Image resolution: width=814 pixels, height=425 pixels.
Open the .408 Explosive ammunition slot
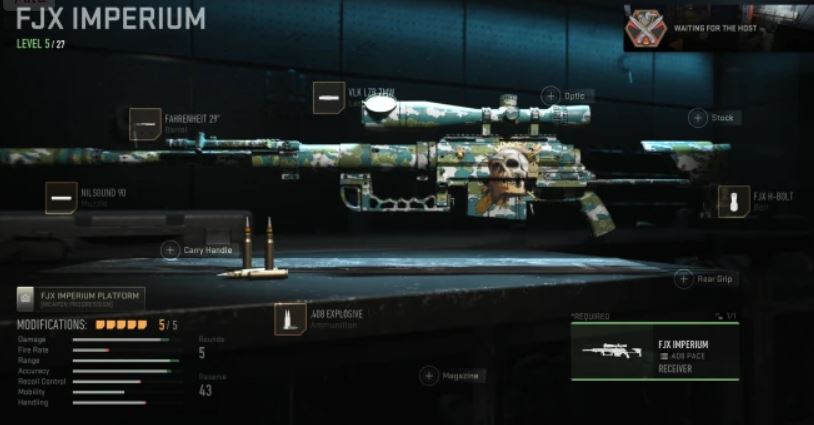(291, 319)
